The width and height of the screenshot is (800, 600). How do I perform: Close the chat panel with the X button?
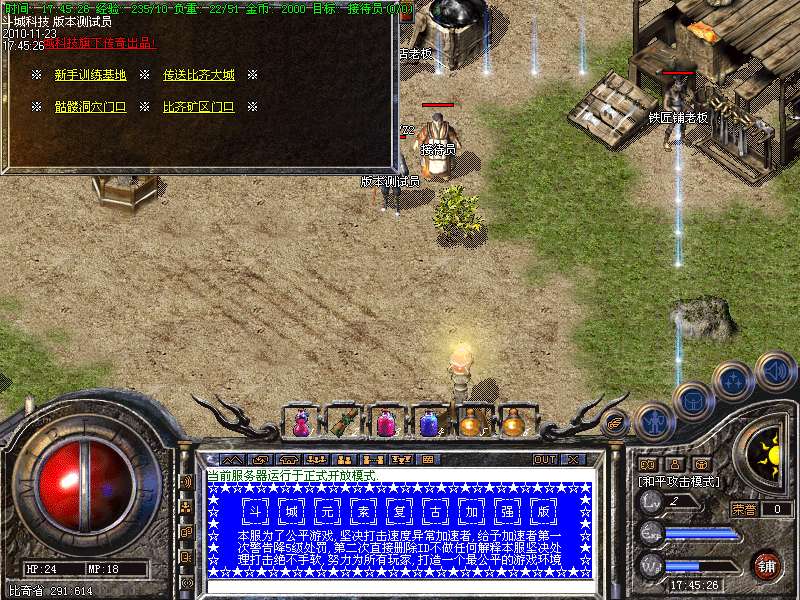[572, 459]
